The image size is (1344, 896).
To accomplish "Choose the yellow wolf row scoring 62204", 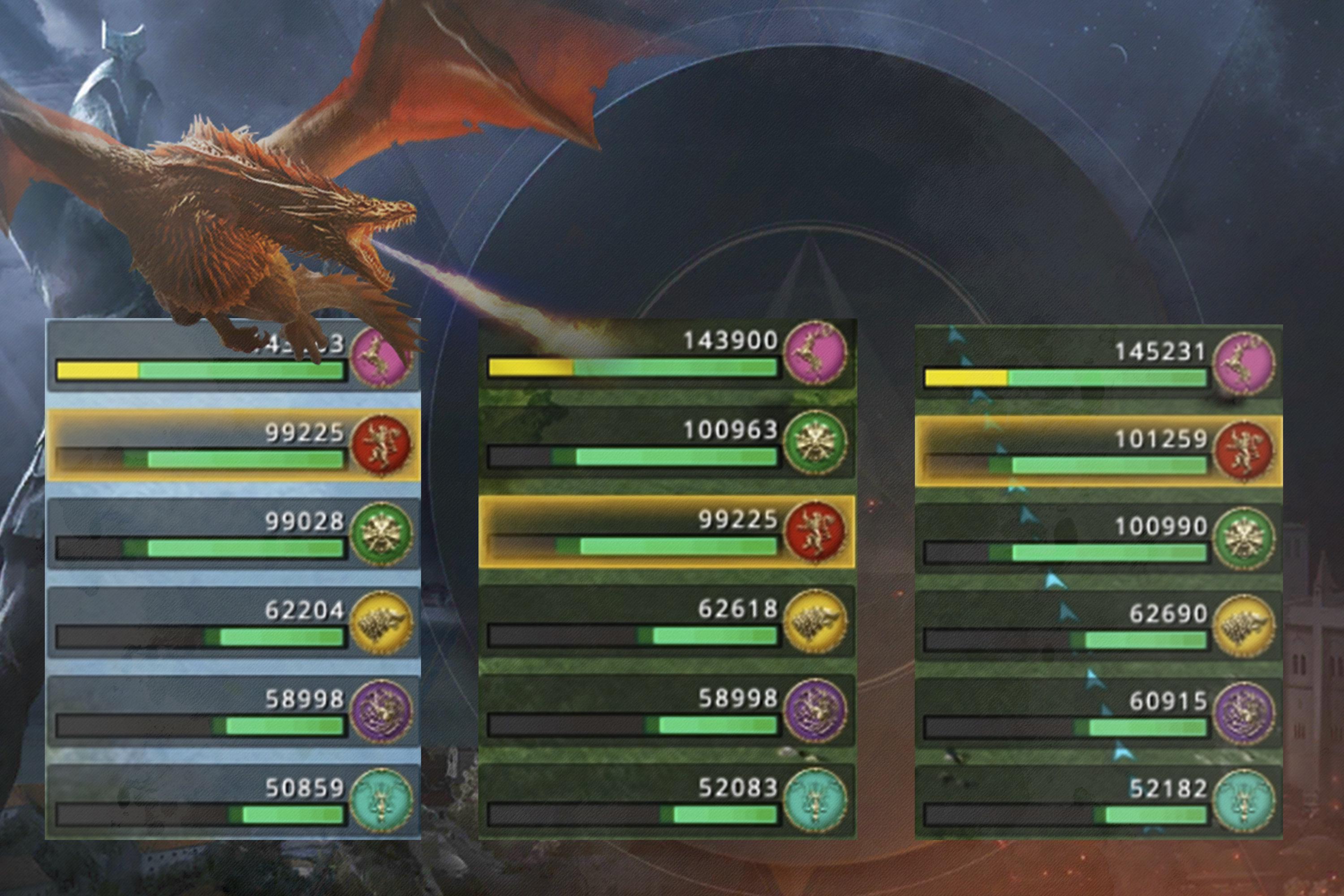I will click(x=233, y=623).
